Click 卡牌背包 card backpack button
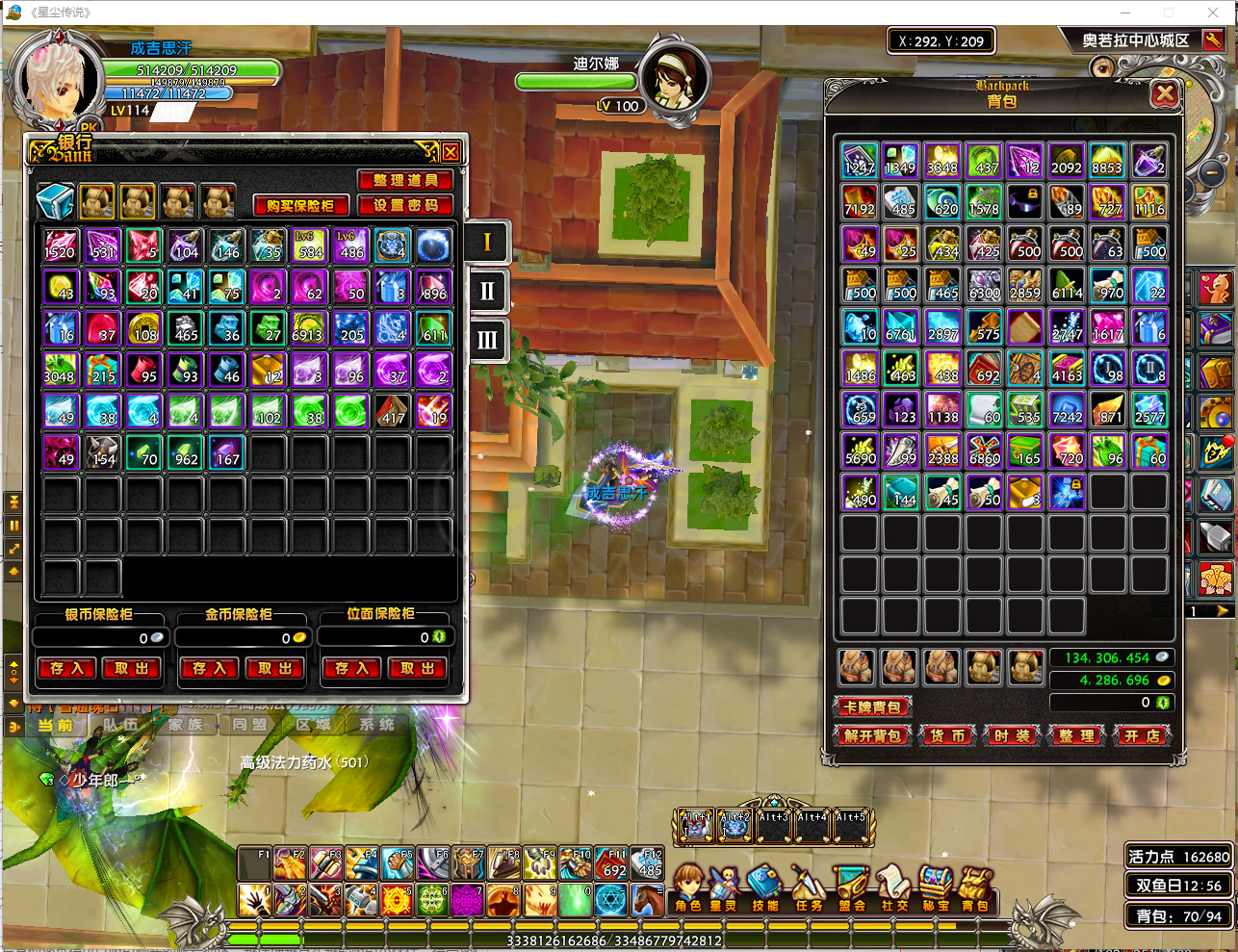Screen dimensions: 1238x952 pyautogui.click(x=872, y=708)
